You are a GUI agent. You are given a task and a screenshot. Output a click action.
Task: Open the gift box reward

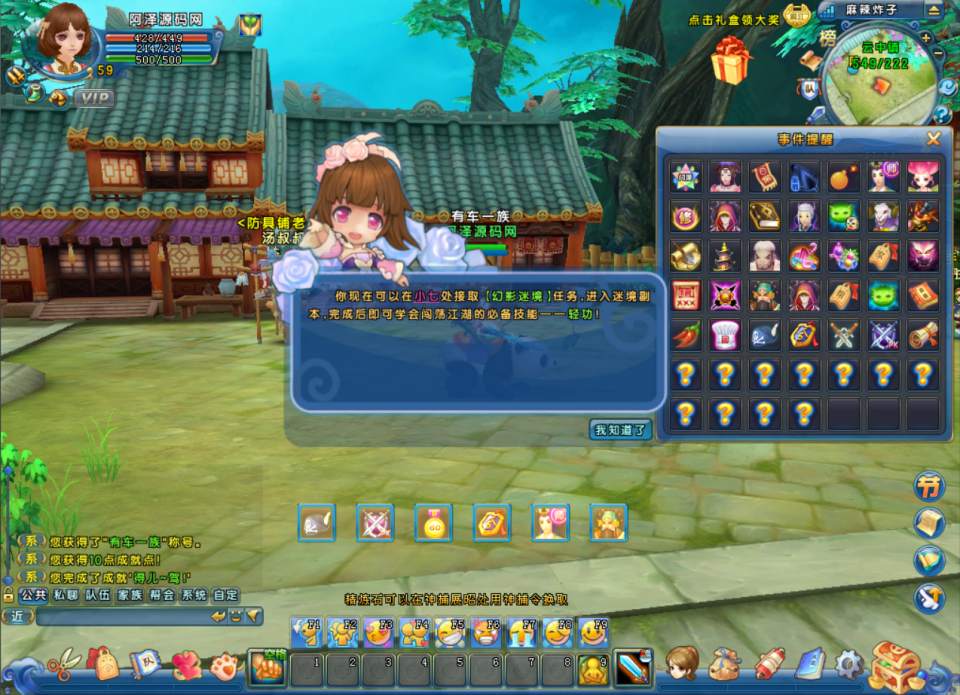pyautogui.click(x=730, y=62)
